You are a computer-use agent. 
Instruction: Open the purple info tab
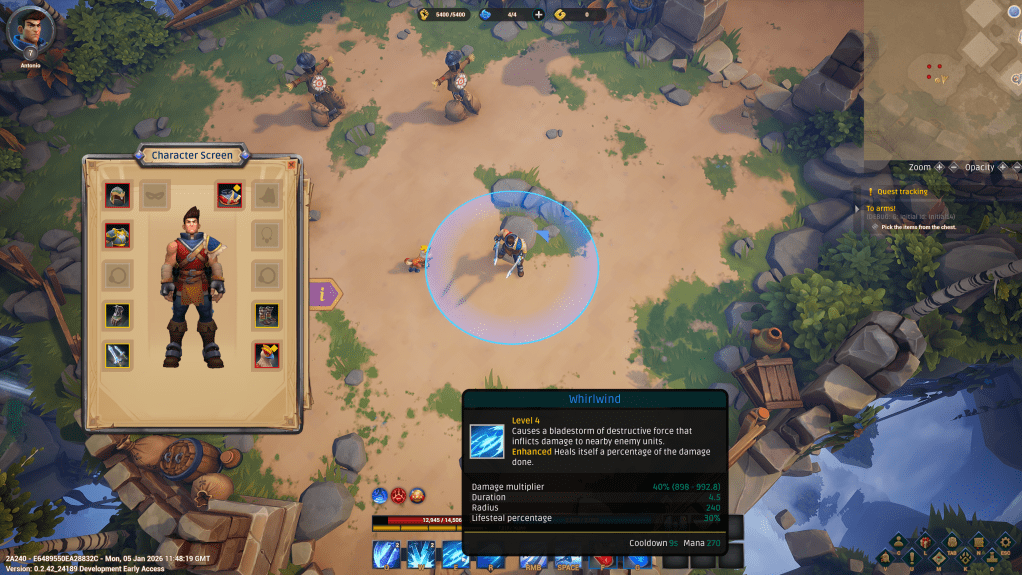point(323,294)
